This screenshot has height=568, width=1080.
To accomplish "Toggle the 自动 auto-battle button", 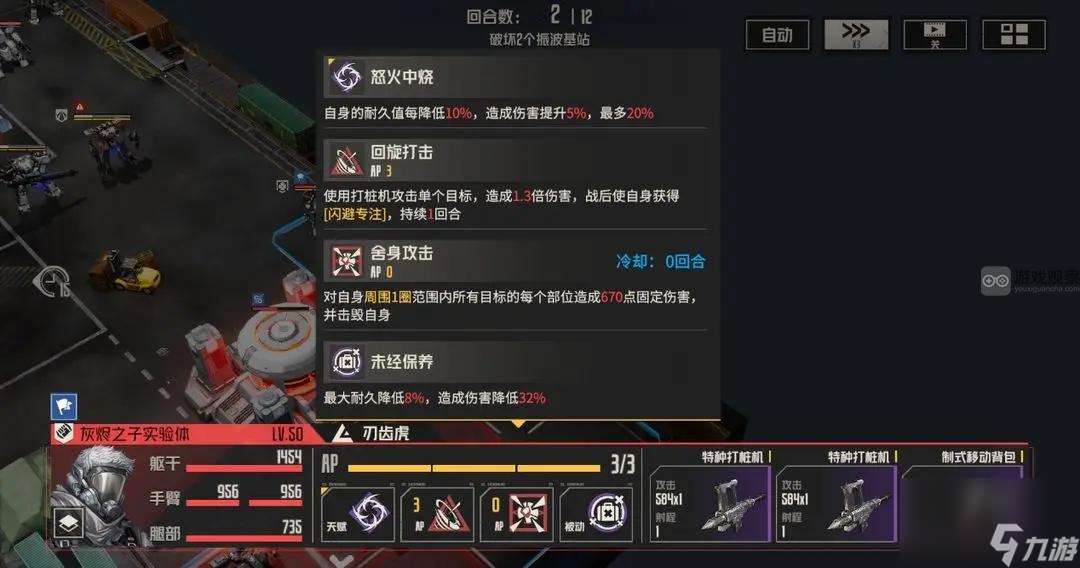I will (777, 35).
